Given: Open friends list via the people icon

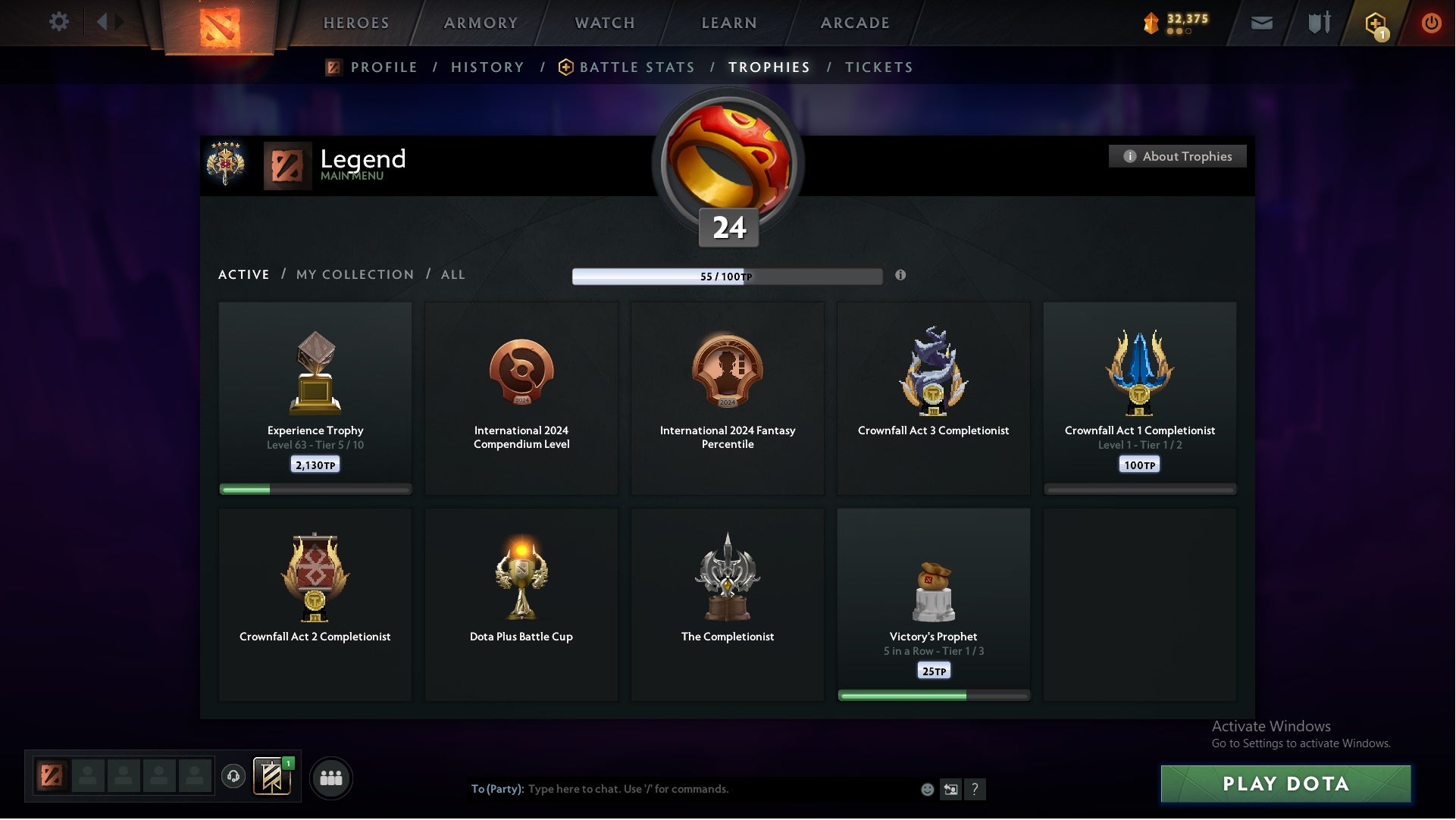Looking at the screenshot, I should point(330,778).
